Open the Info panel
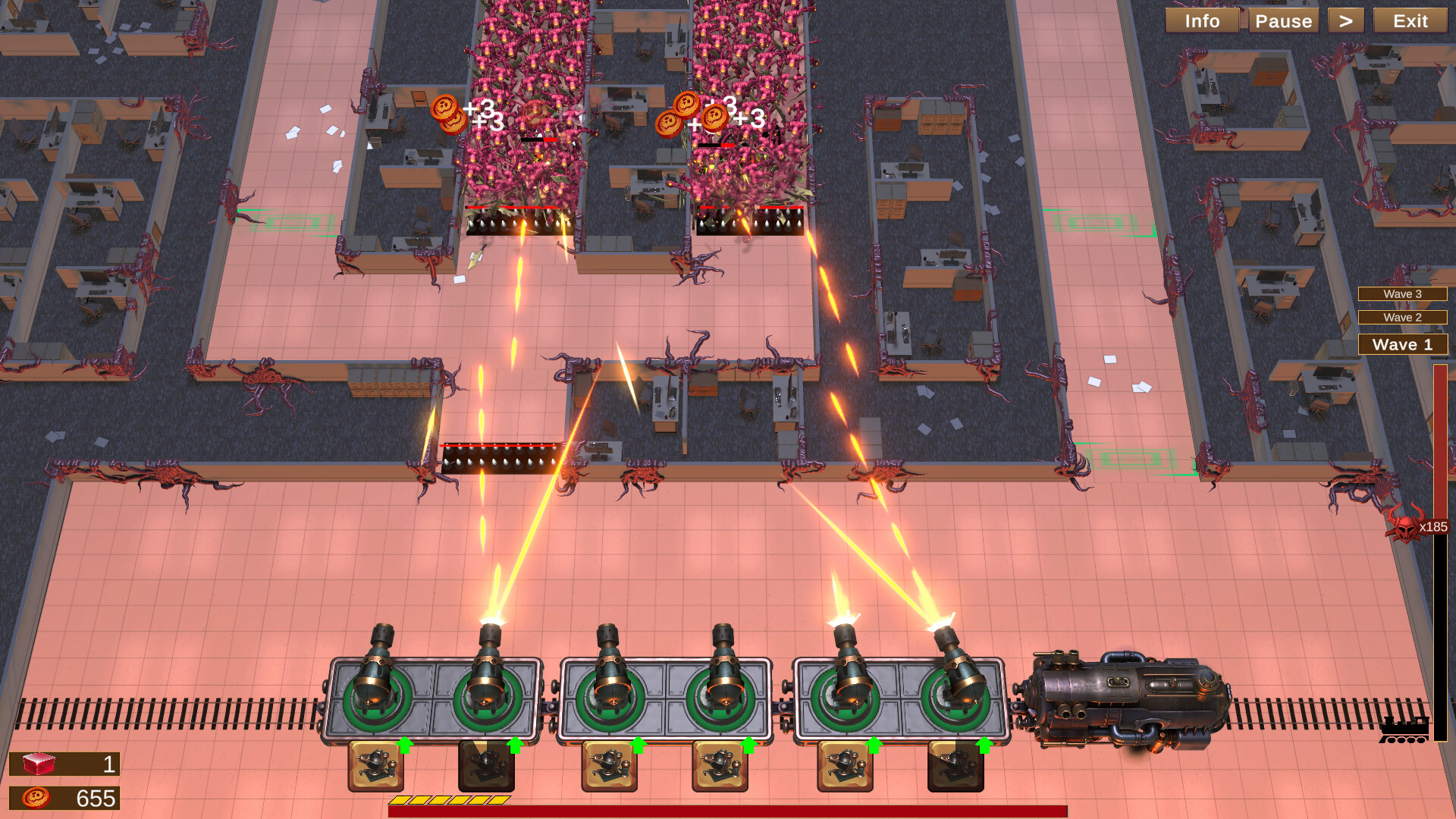Viewport: 1456px width, 819px height. click(x=1202, y=20)
